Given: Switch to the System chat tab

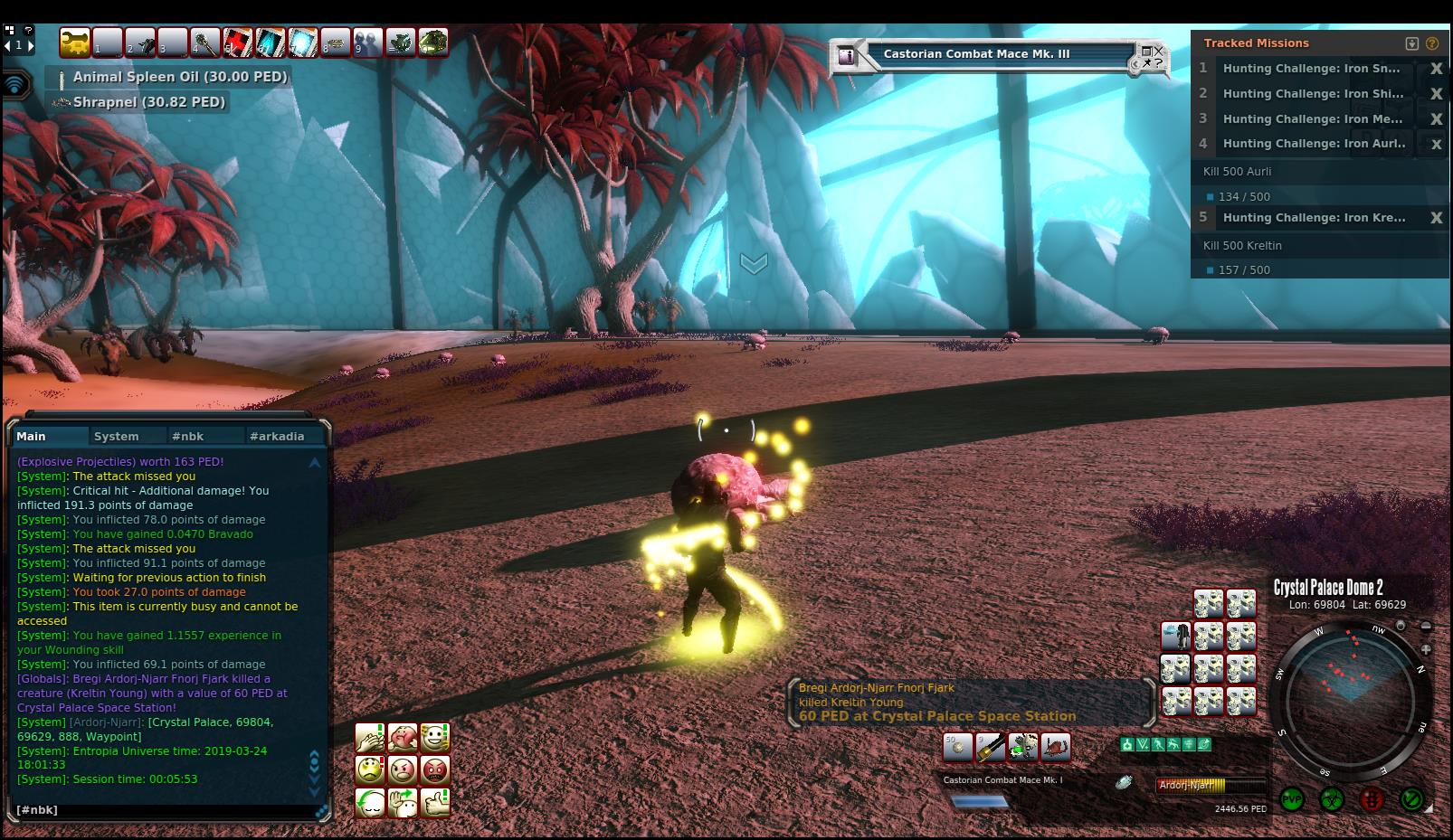Looking at the screenshot, I should (117, 436).
